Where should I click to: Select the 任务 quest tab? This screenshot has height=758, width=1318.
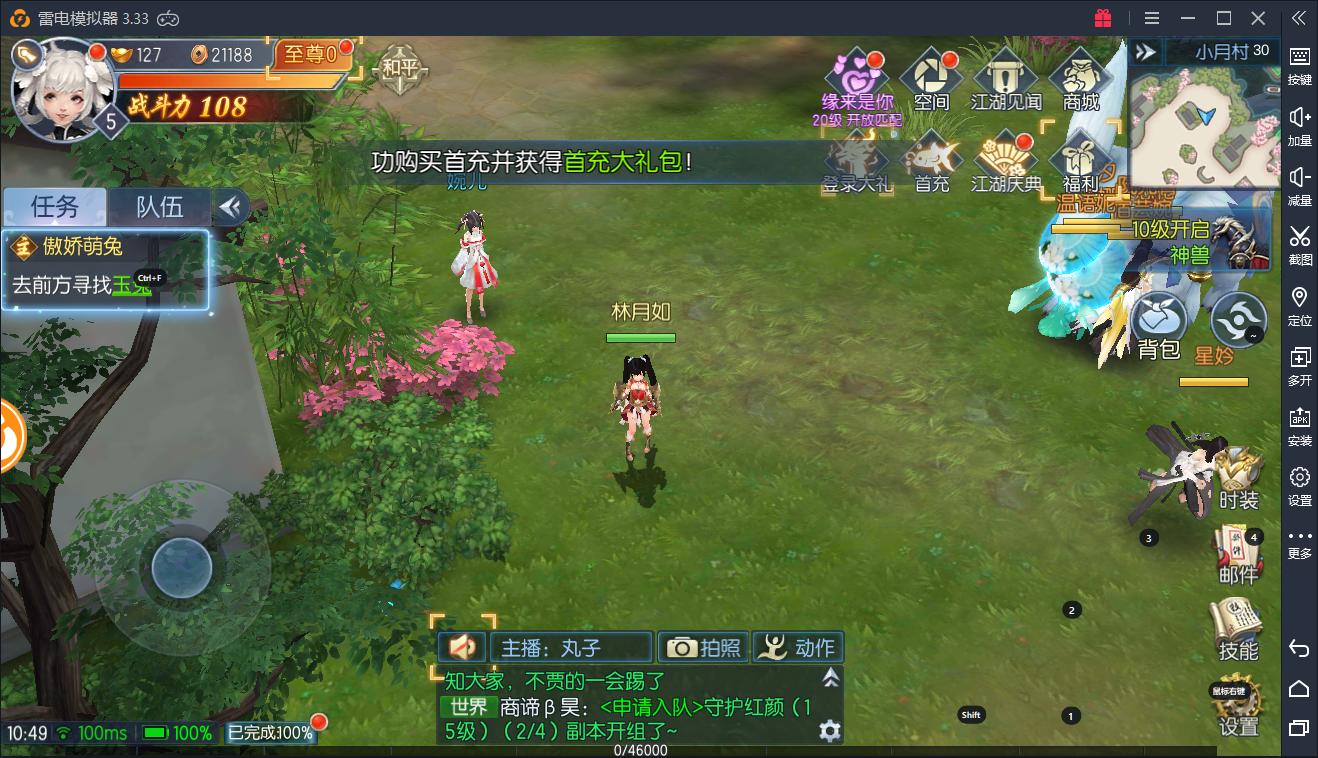[55, 207]
